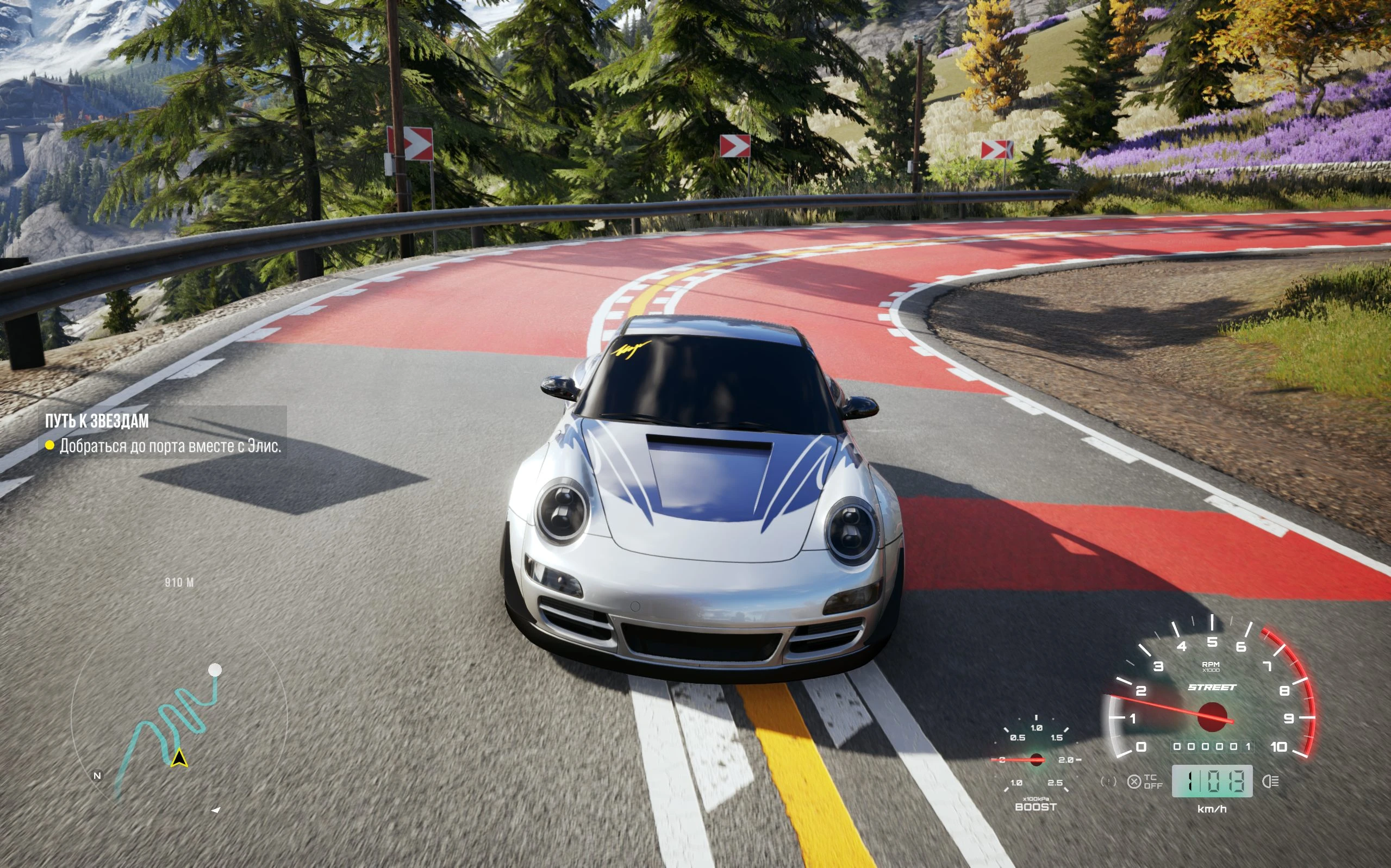
Task: Open the "Путь к звездам" quest tracker
Action: point(96,421)
